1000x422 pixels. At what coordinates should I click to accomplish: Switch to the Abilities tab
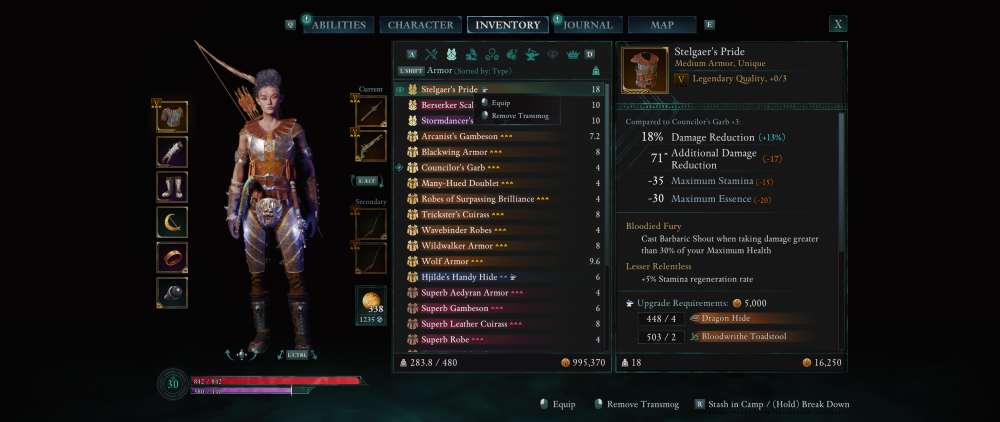tap(339, 25)
